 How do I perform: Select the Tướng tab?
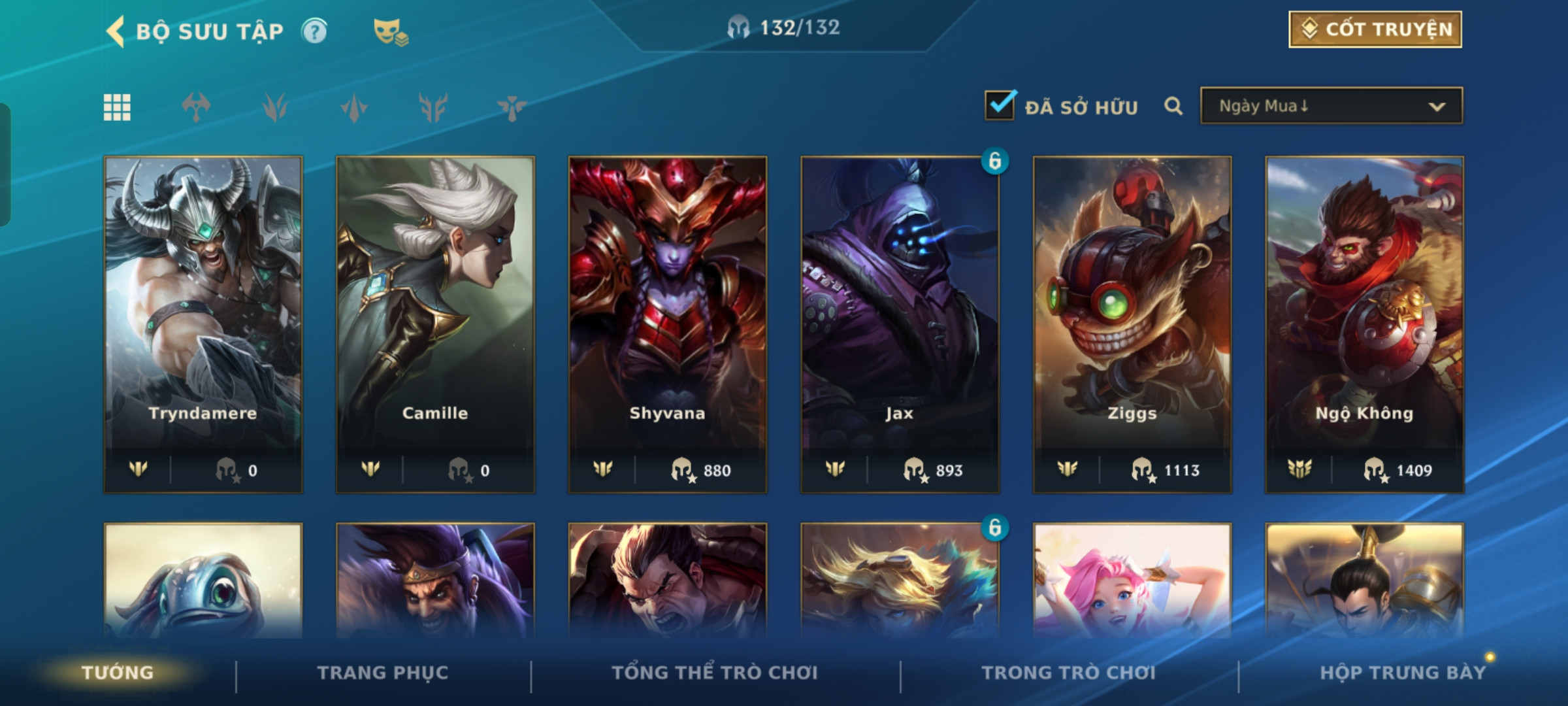pyautogui.click(x=118, y=673)
